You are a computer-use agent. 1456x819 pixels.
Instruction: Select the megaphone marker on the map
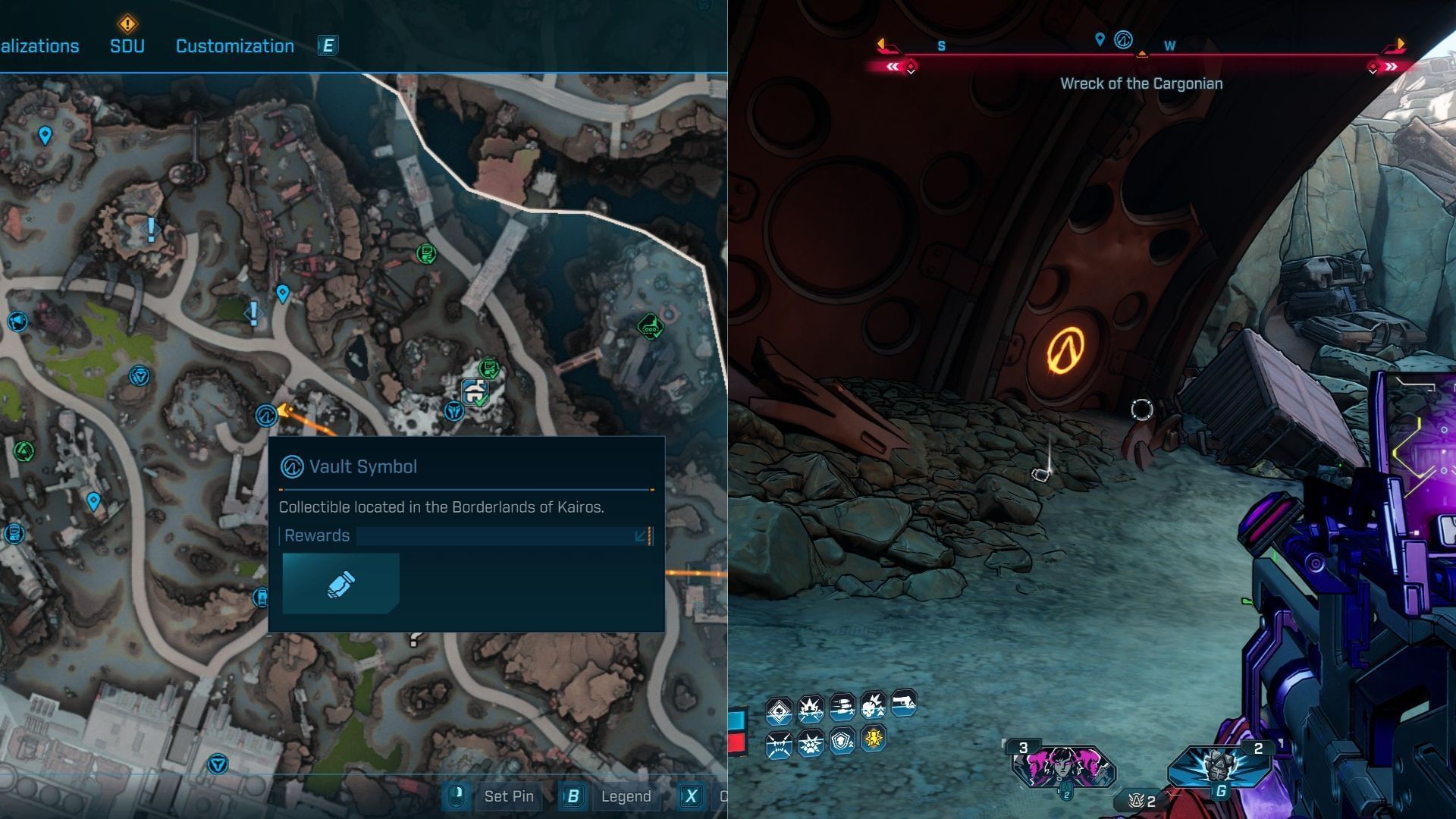(17, 322)
